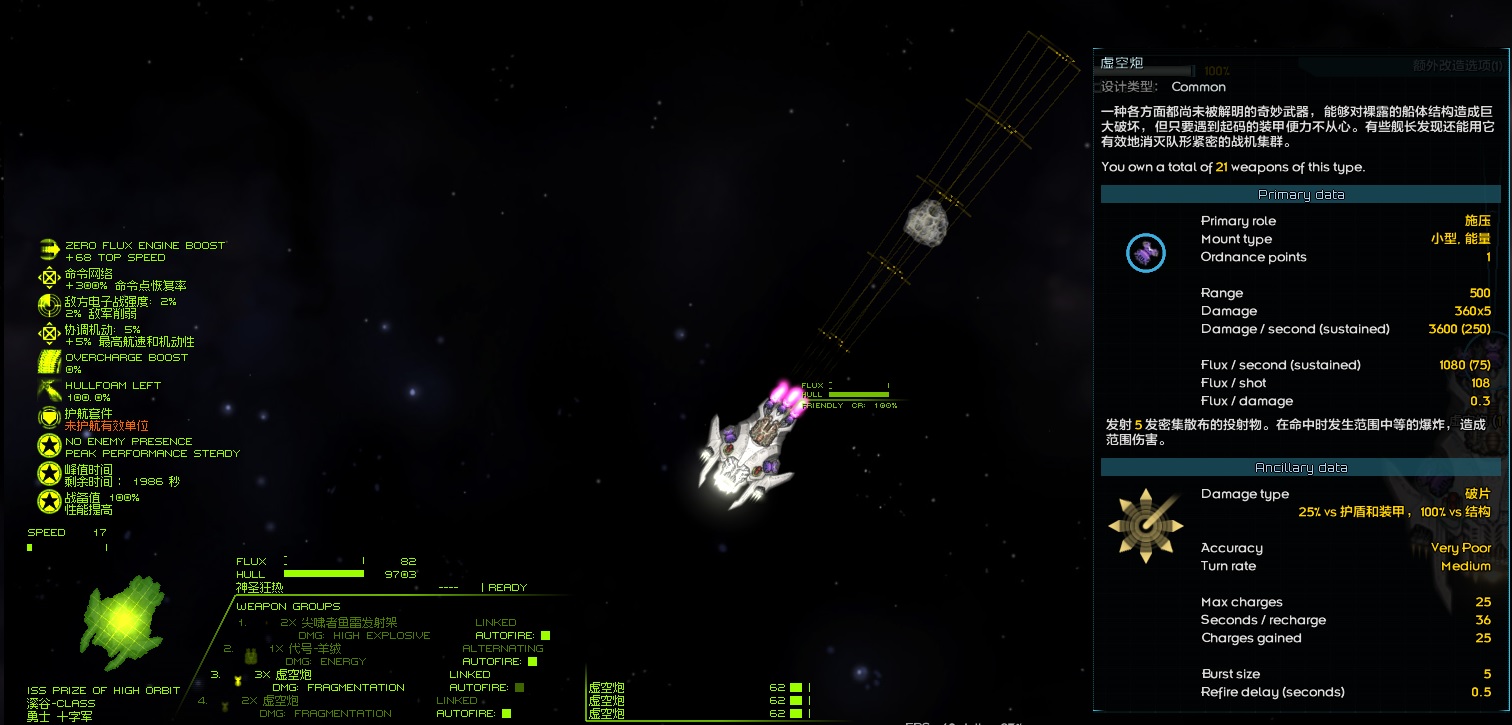Select the Hullfoam Left icon

49,387
